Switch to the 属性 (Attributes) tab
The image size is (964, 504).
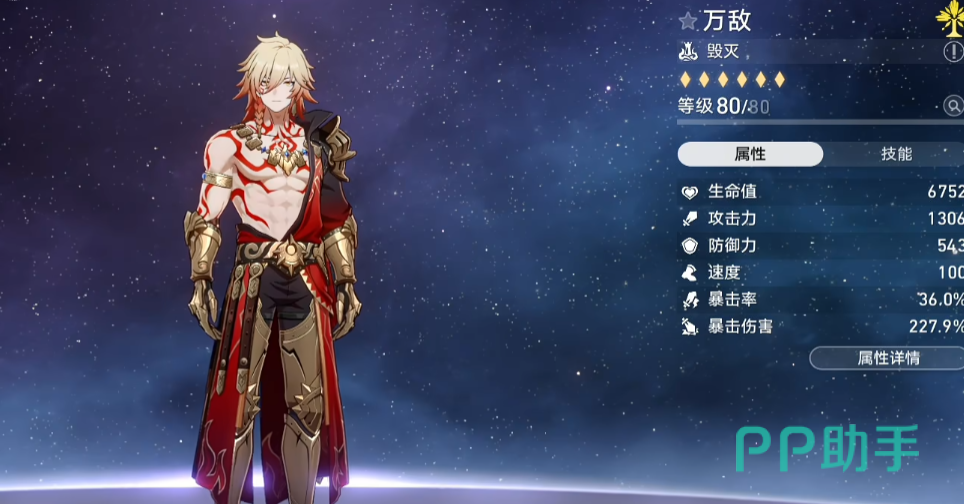tap(750, 154)
